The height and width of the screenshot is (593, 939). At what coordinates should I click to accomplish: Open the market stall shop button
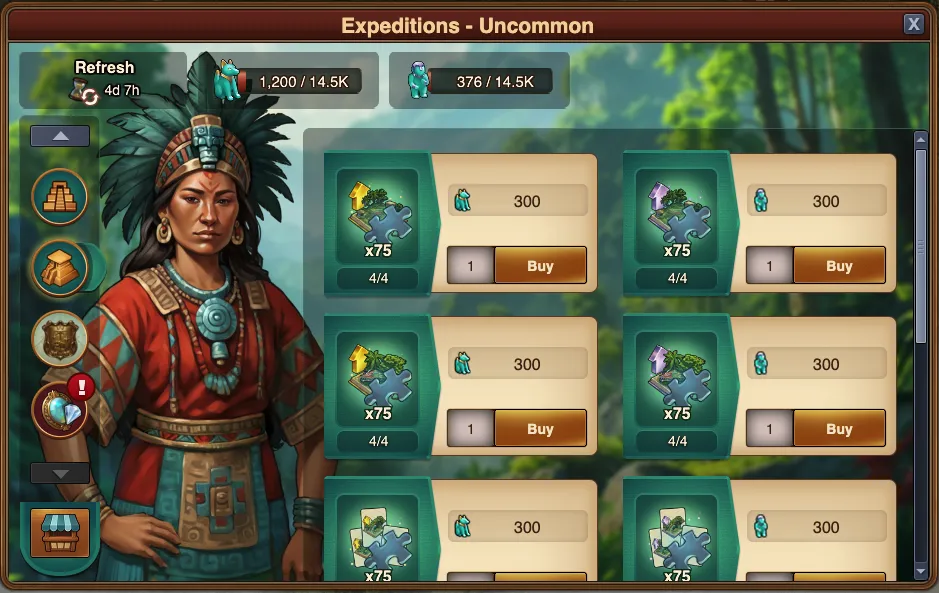60,533
